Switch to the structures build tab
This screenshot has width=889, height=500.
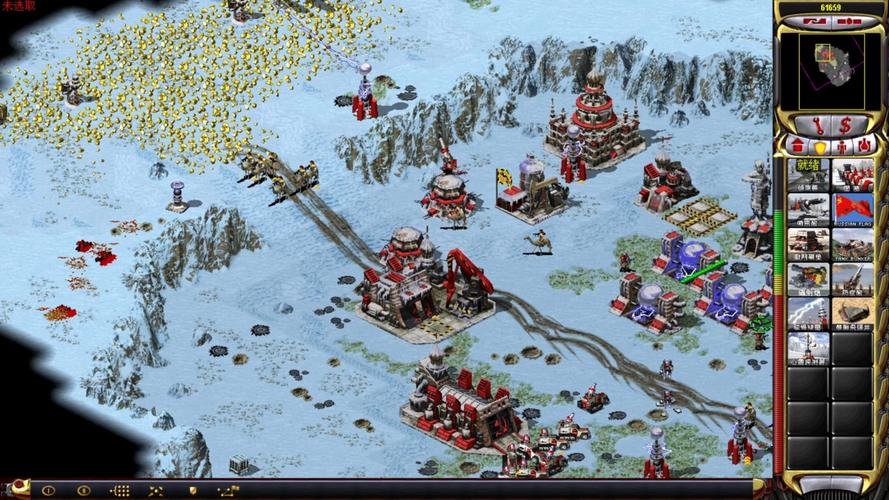tap(798, 147)
